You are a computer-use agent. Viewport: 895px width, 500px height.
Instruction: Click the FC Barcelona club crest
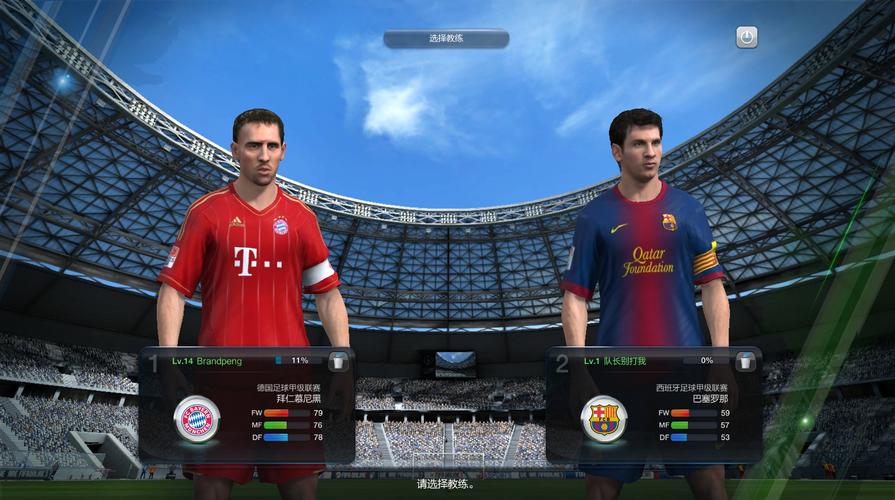point(604,418)
